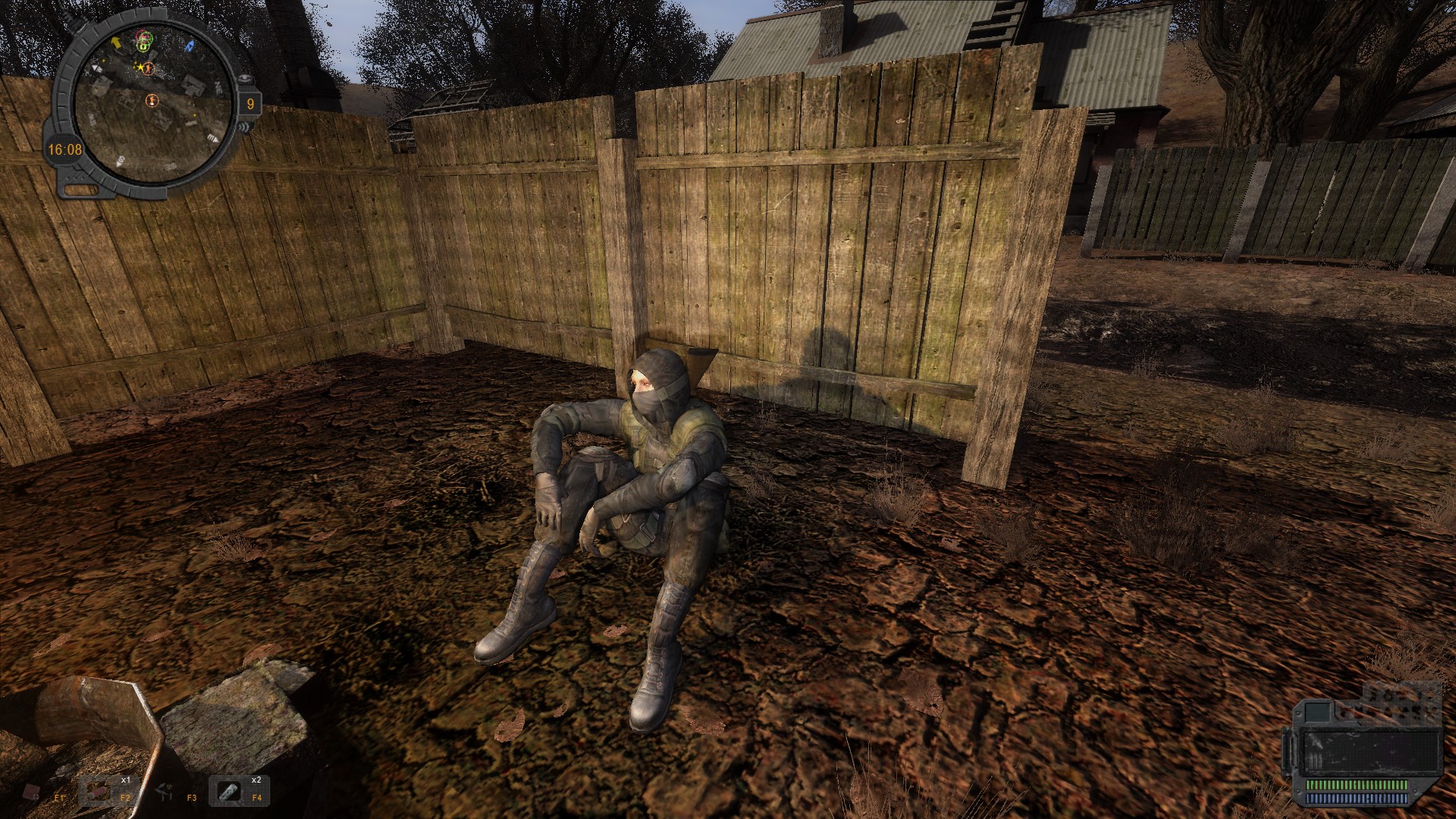Click the orange player marker at minimap center
Image resolution: width=1456 pixels, height=819 pixels.
[152, 100]
